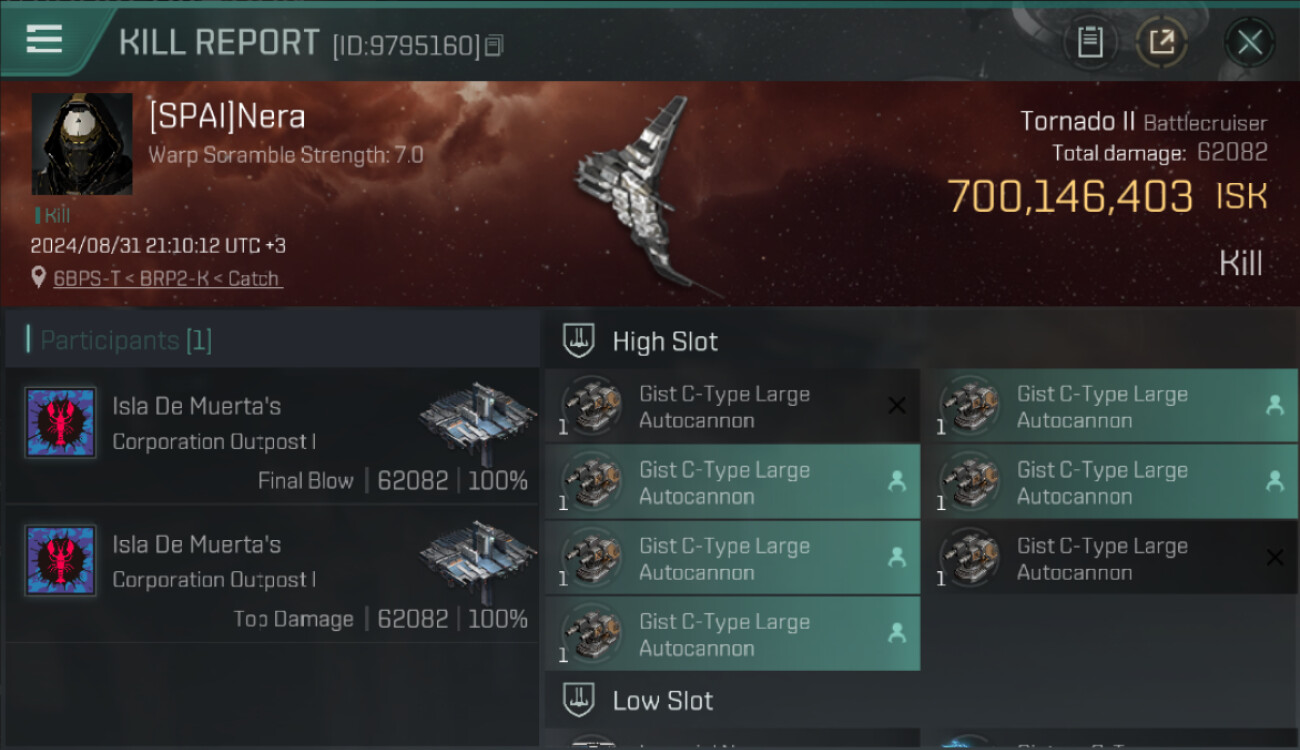Open the hamburger menu
Viewport: 1300px width, 750px height.
coord(45,40)
